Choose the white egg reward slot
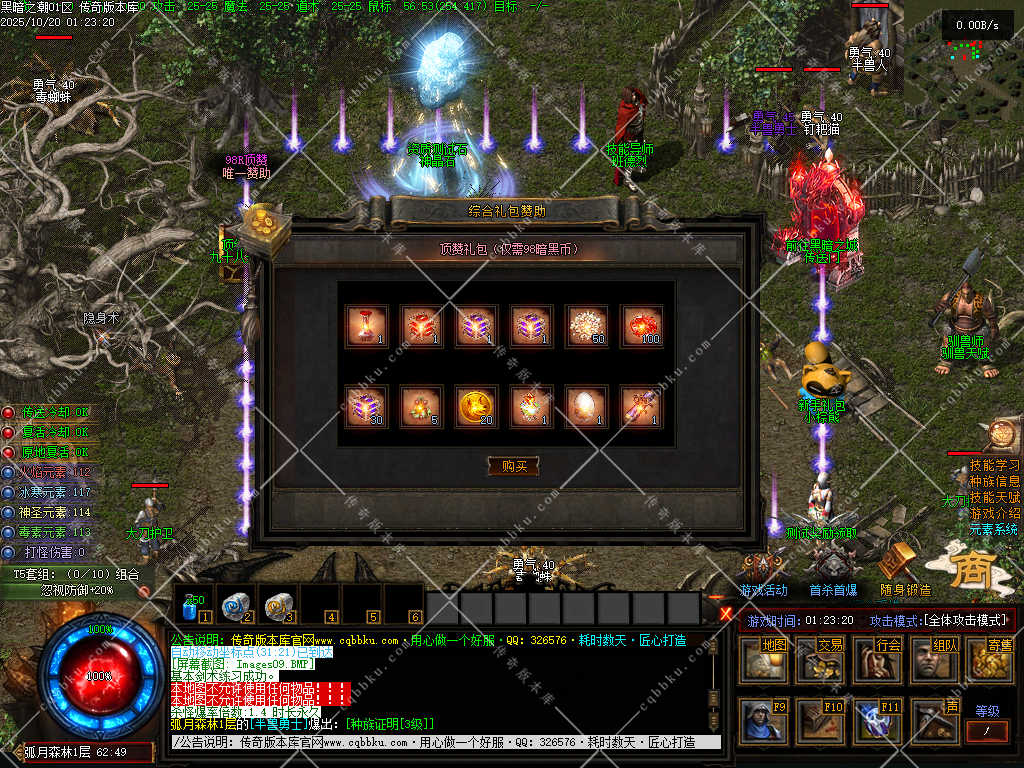Image resolution: width=1024 pixels, height=768 pixels. click(586, 407)
